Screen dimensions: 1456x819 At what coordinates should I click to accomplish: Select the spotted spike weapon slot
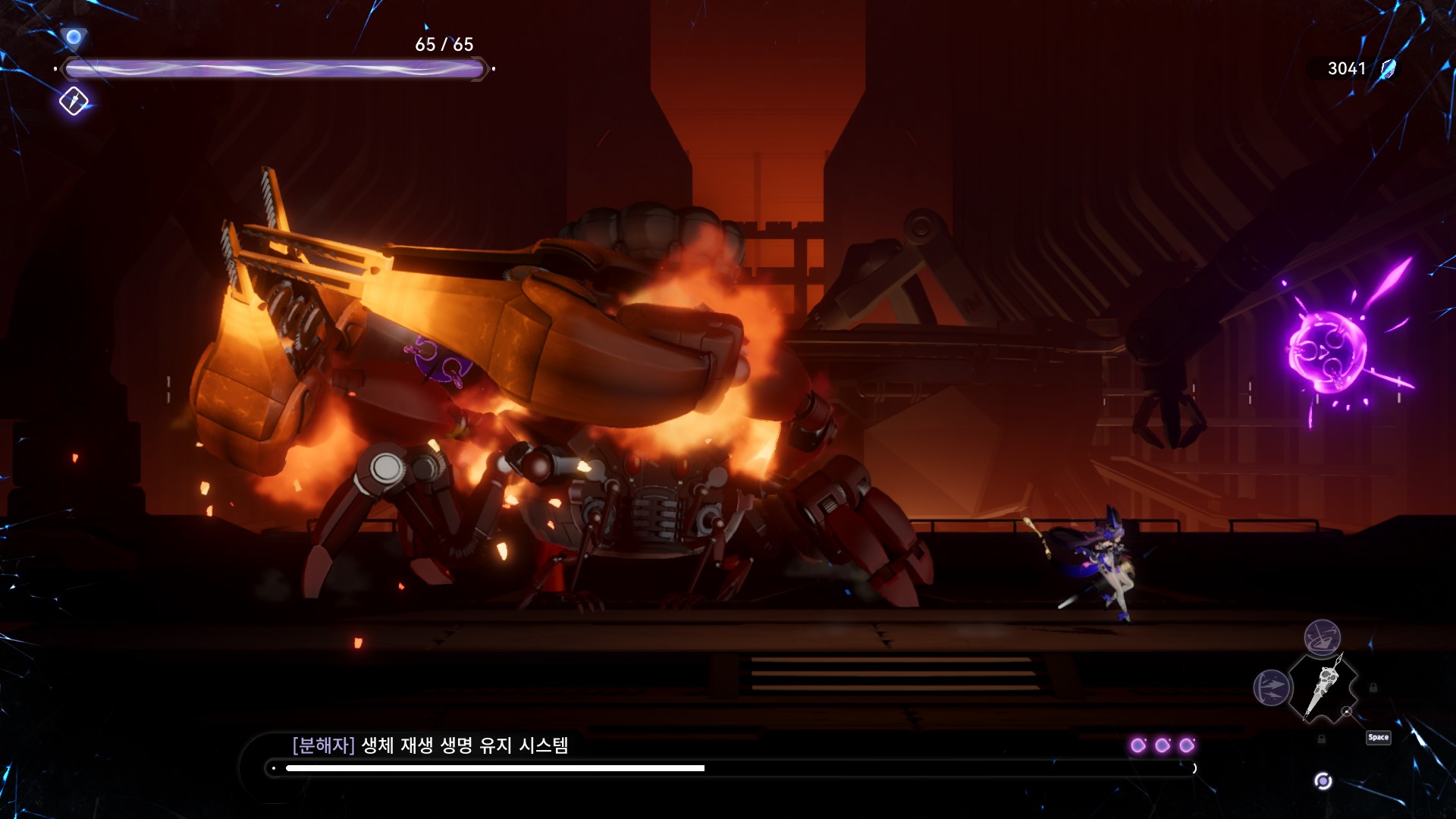tap(1324, 687)
